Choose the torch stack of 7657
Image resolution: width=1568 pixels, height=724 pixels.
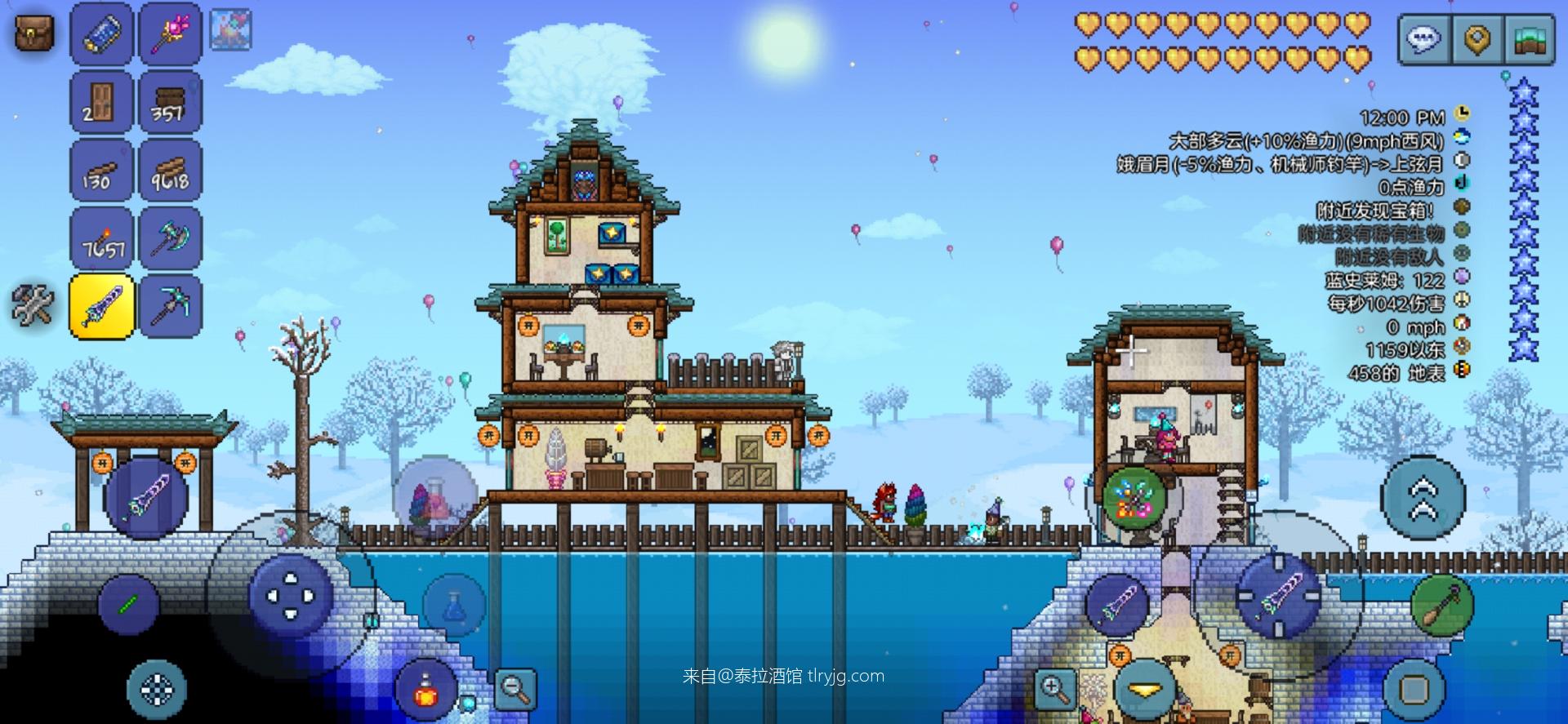[101, 238]
